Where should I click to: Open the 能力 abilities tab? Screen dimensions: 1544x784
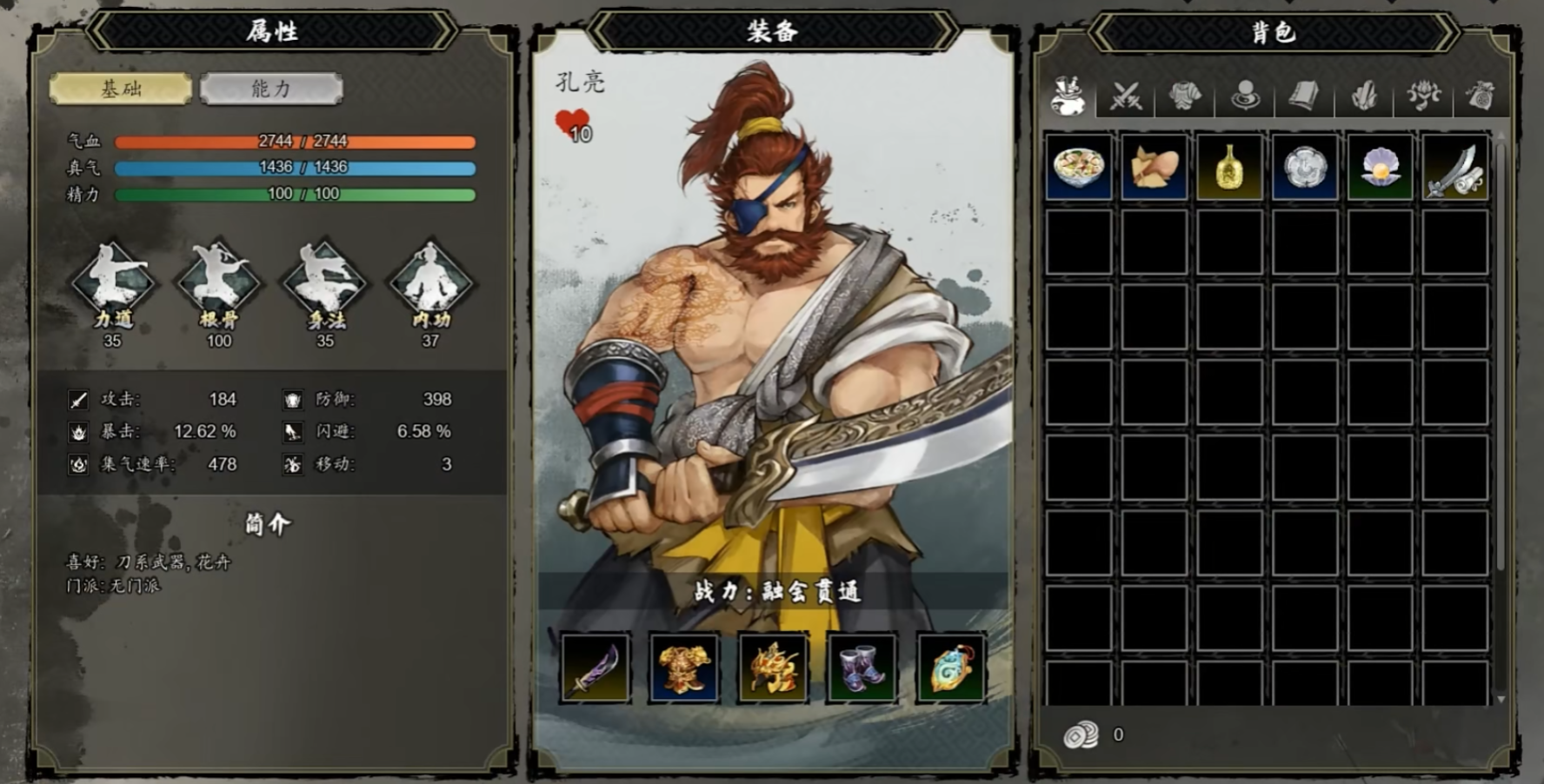click(271, 89)
